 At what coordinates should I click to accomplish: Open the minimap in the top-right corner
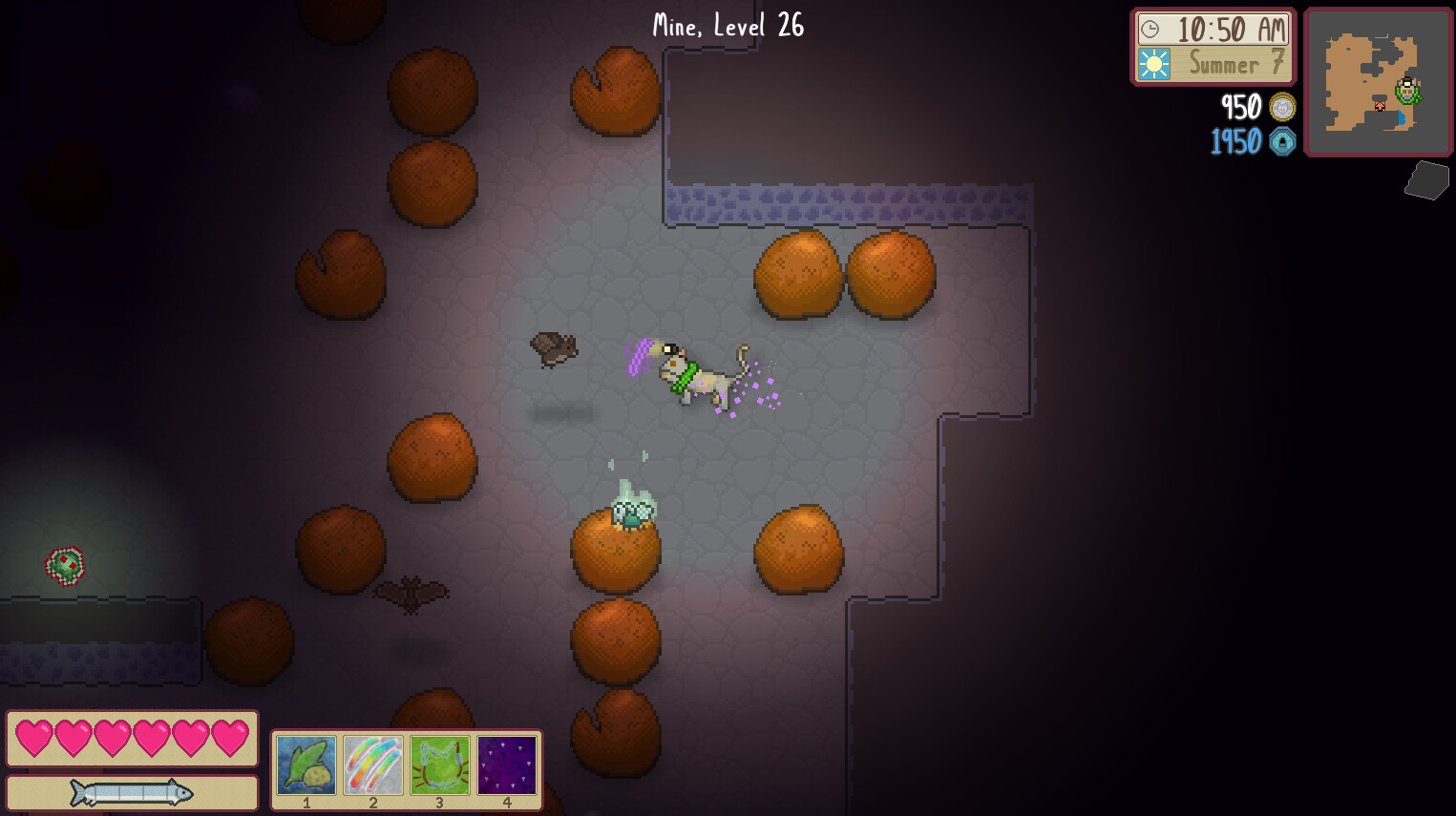point(1378,83)
